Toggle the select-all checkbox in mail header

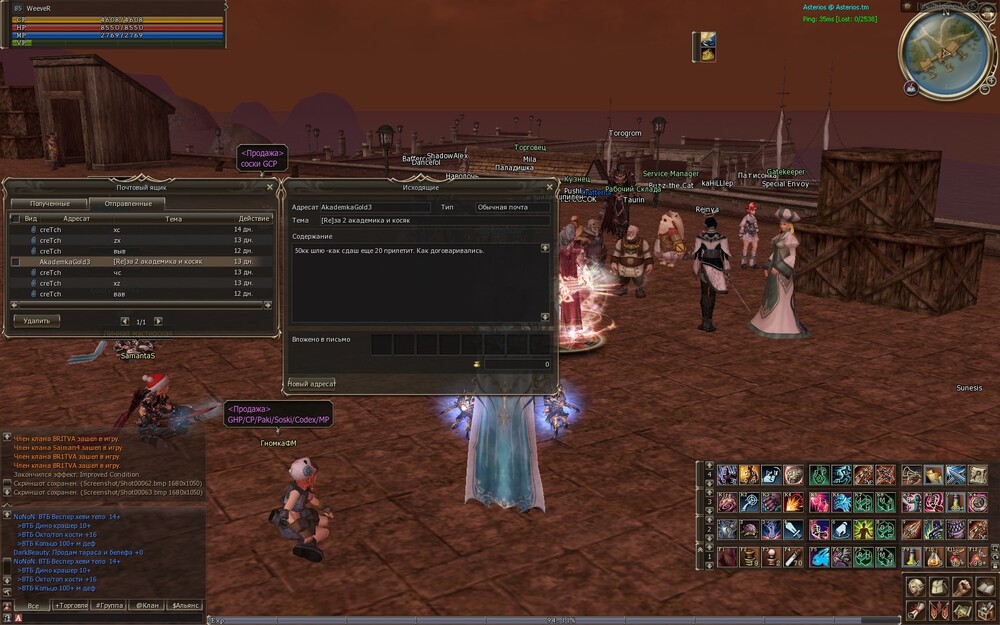point(15,218)
